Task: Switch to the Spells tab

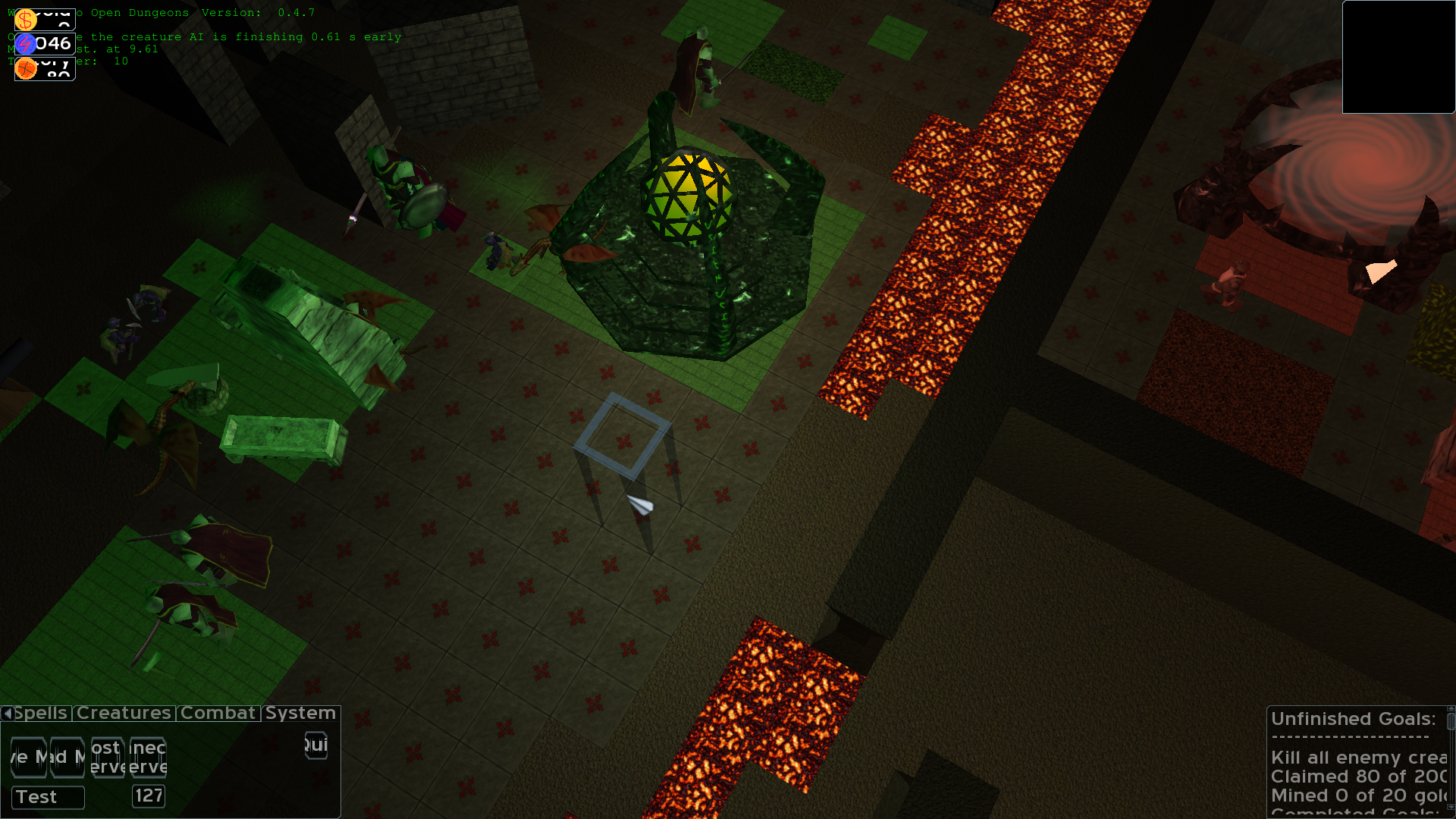Action: click(x=42, y=714)
